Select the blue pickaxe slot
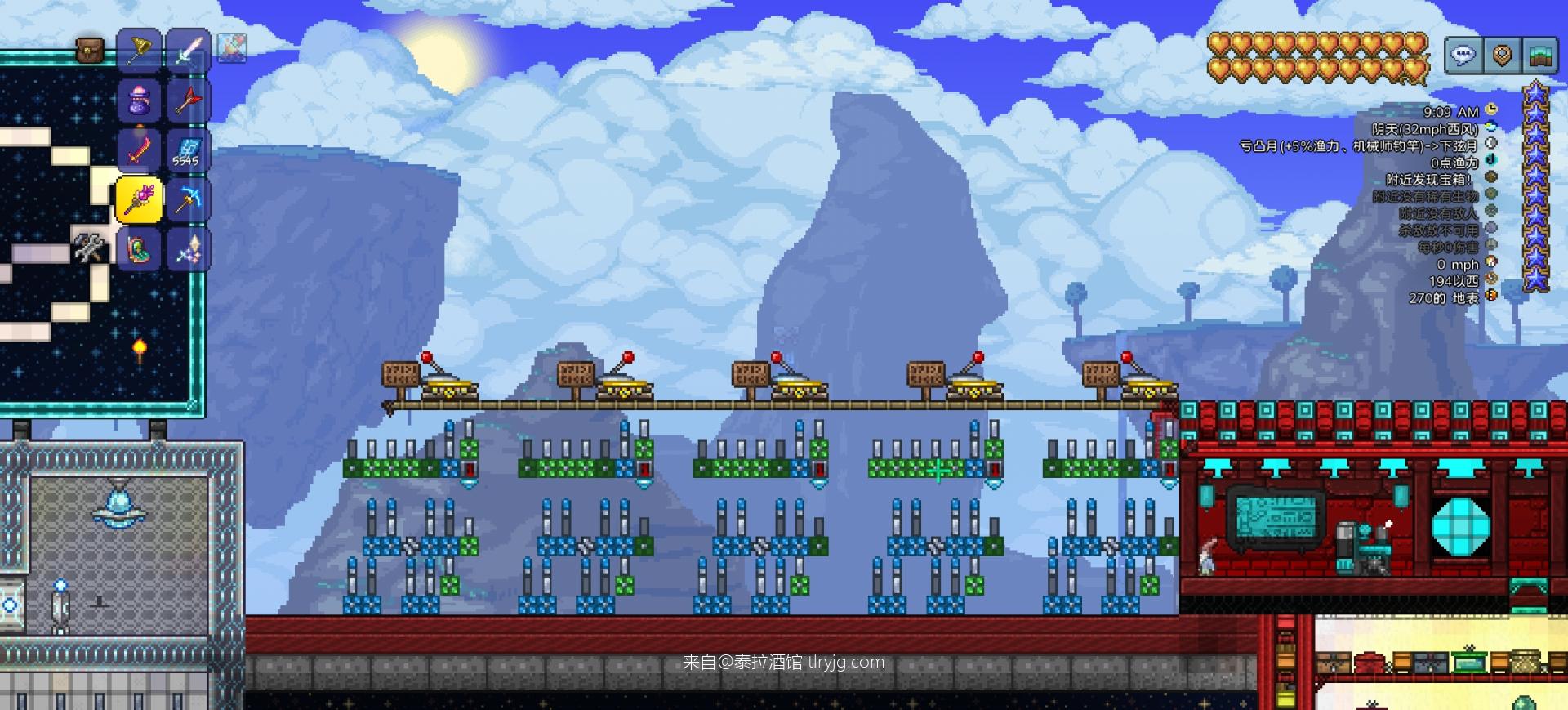The image size is (1568, 710). point(188,199)
